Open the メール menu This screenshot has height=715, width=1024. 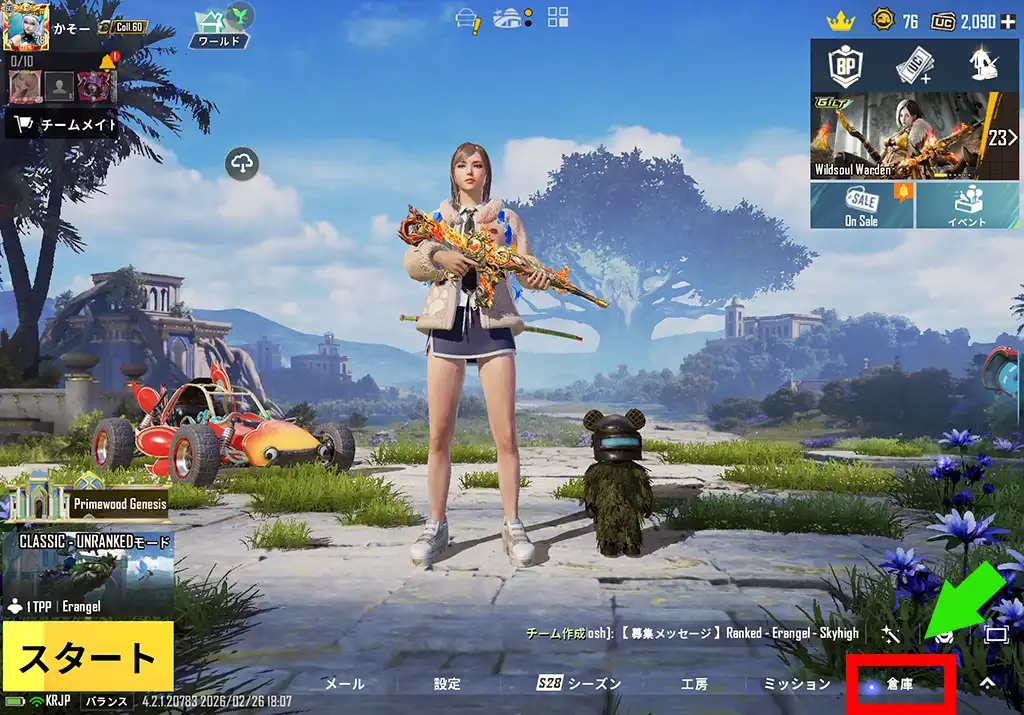coord(345,684)
